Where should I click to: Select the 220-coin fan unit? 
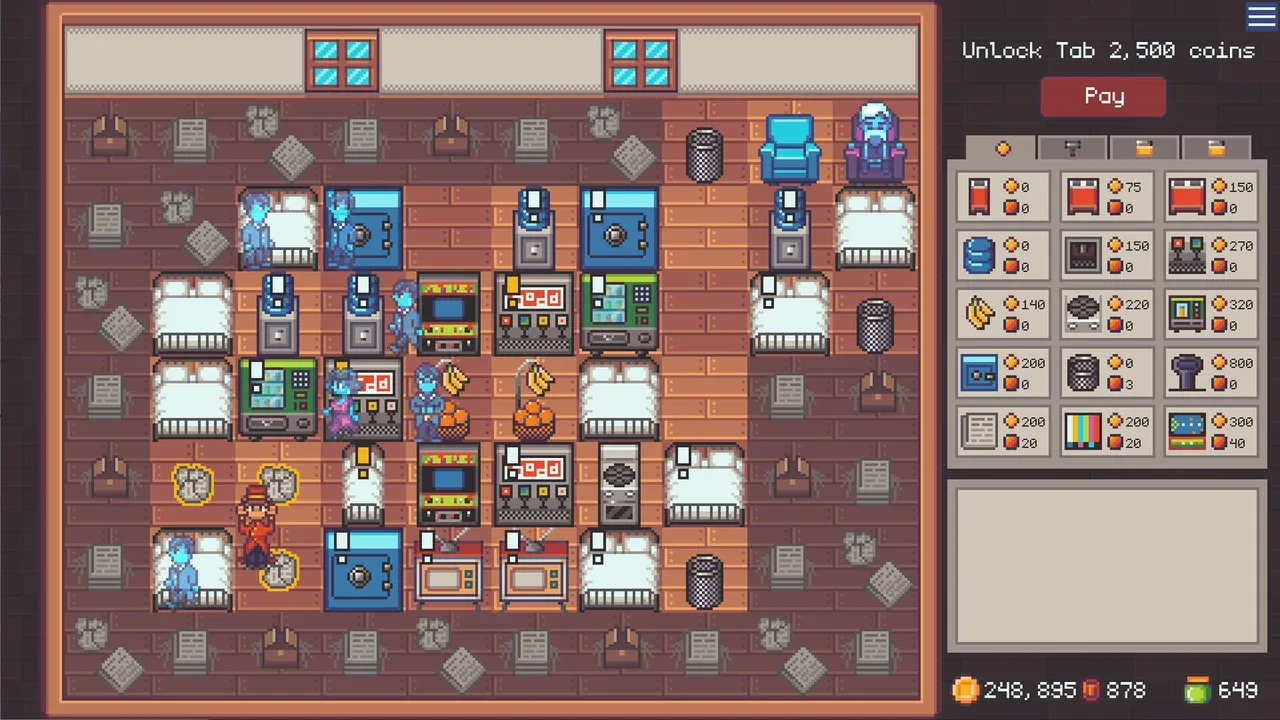[1105, 314]
